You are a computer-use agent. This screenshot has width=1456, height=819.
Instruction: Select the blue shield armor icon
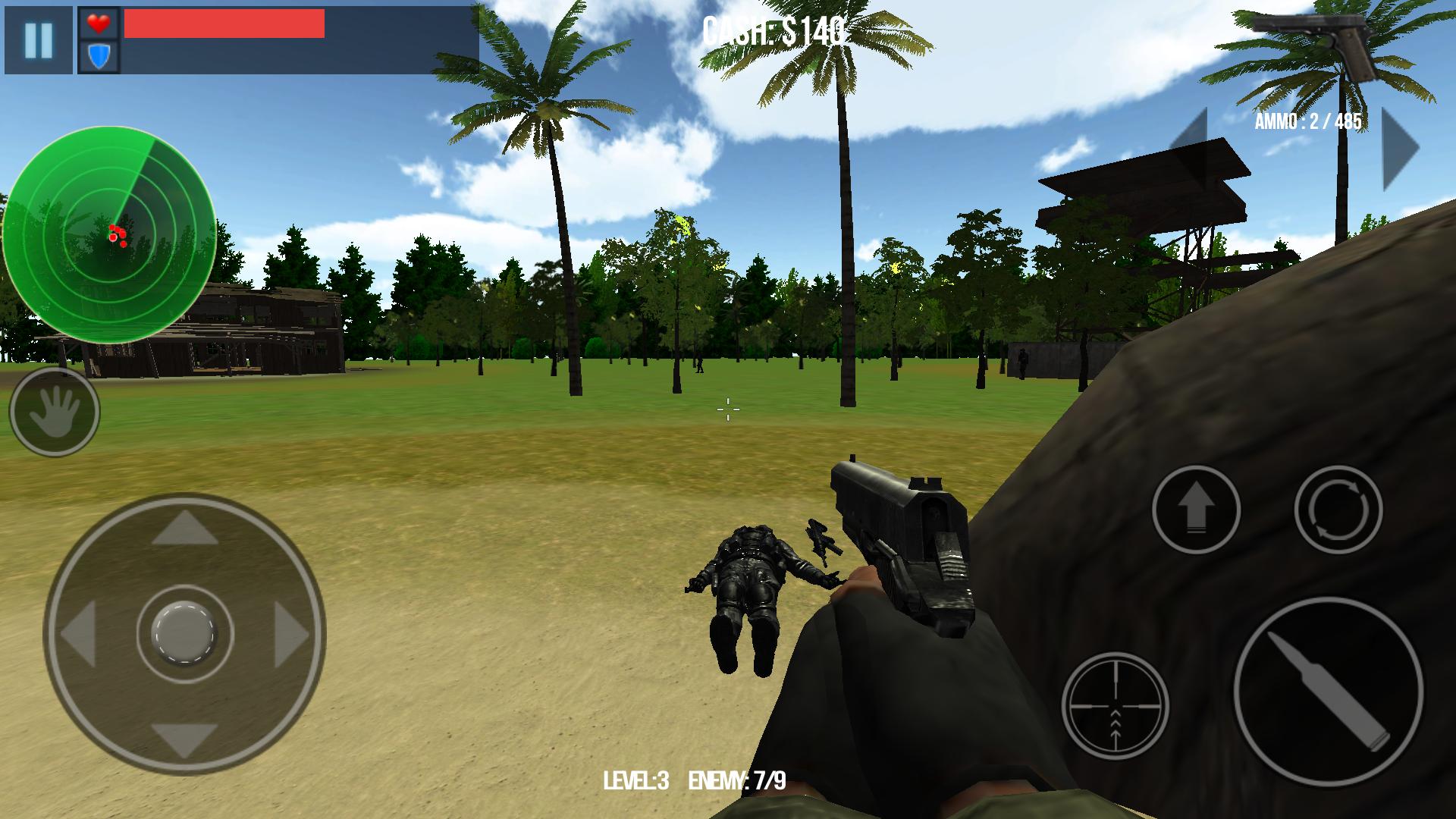coord(98,56)
